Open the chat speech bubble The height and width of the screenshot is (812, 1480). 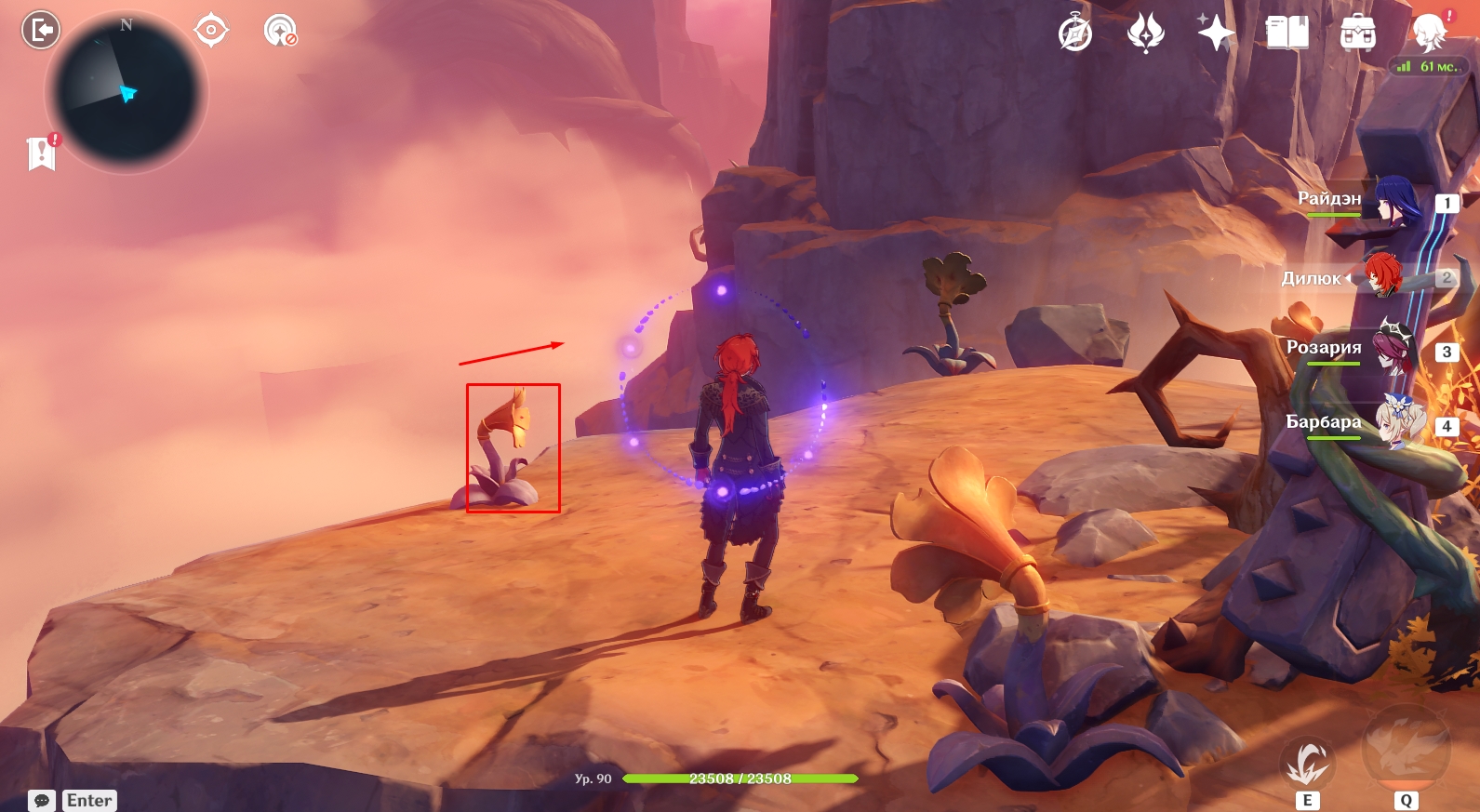tap(42, 800)
